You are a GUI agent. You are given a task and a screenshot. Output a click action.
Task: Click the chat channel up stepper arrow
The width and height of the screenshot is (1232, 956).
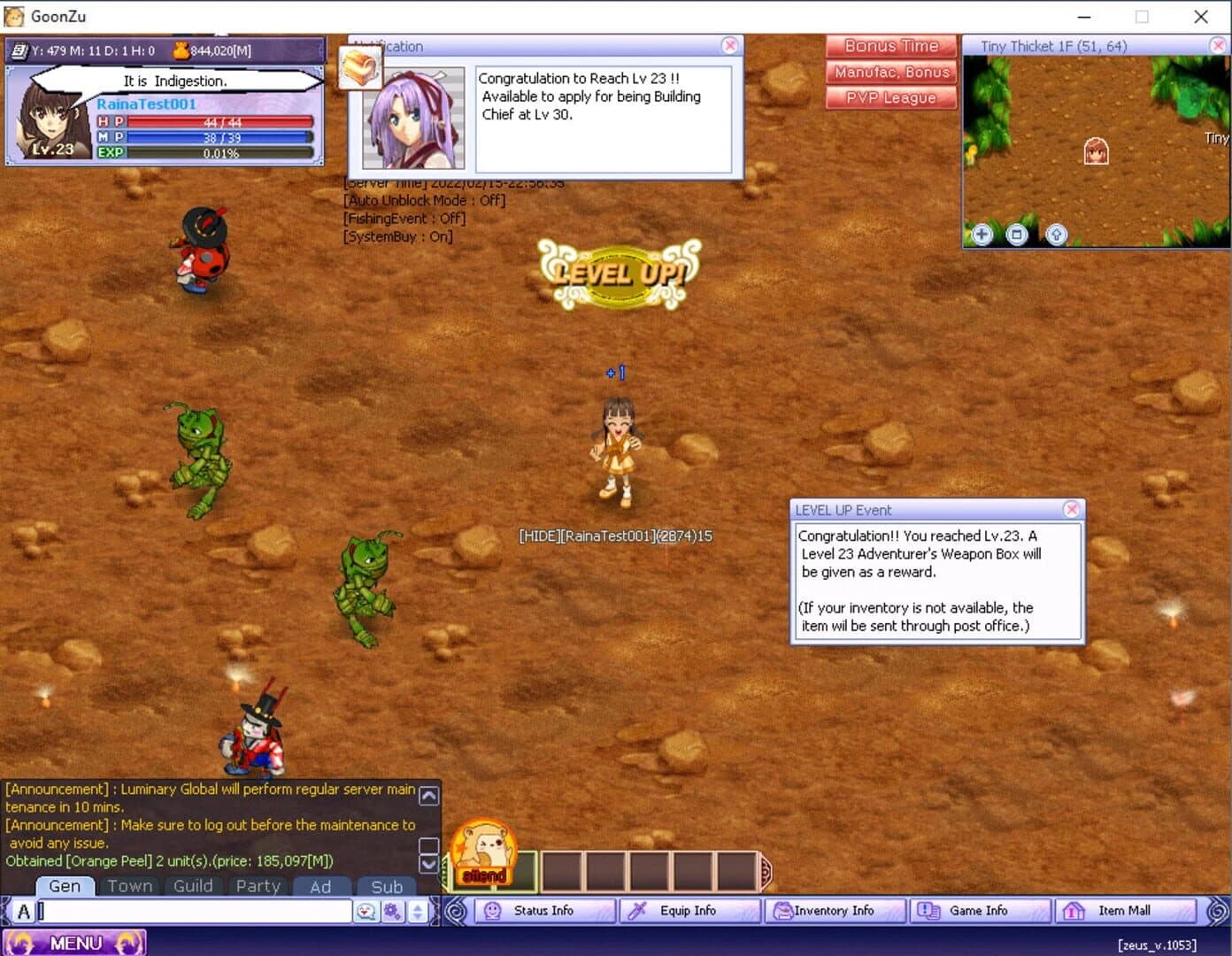click(416, 905)
